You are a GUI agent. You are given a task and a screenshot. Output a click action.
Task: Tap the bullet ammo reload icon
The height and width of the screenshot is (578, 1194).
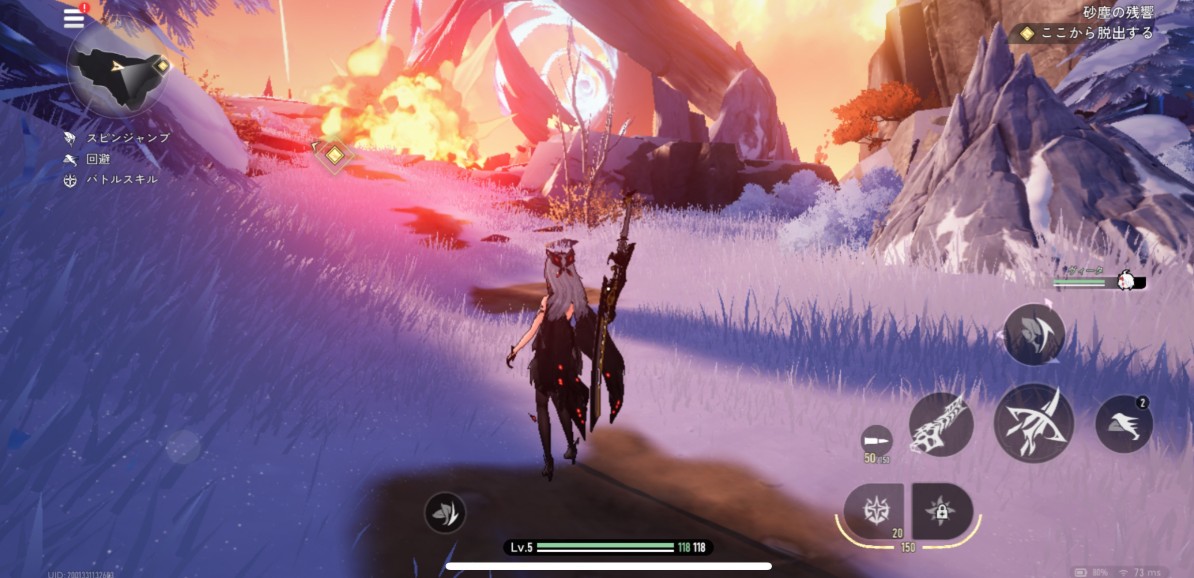point(876,441)
